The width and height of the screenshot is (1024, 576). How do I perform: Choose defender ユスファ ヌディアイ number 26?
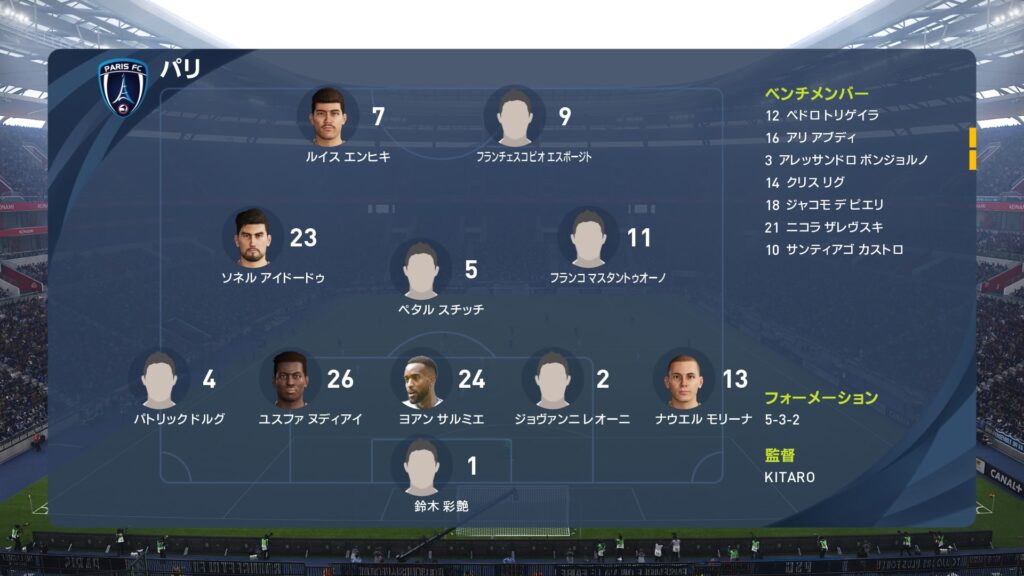pos(290,380)
